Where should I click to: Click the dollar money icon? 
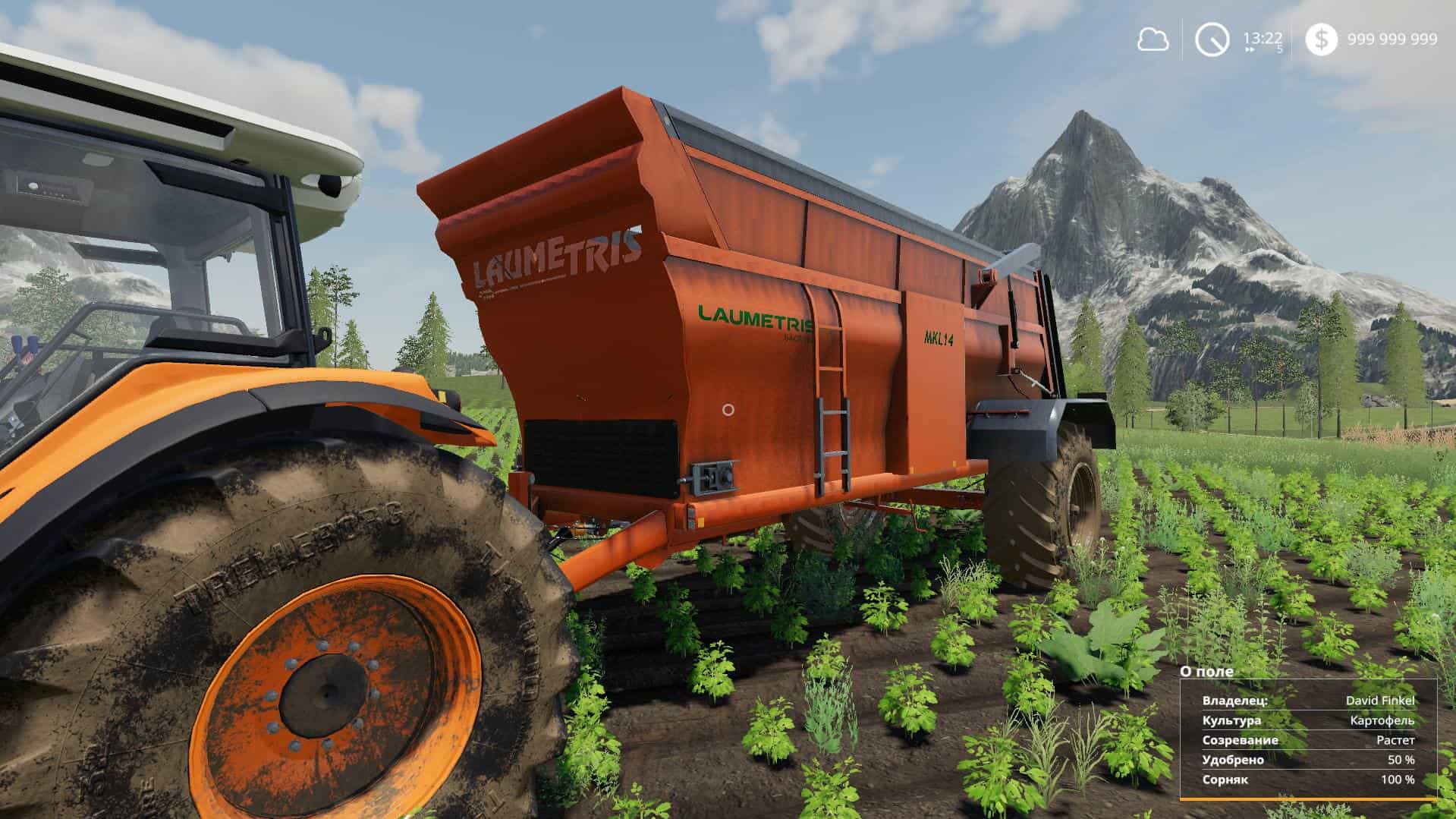click(x=1321, y=39)
